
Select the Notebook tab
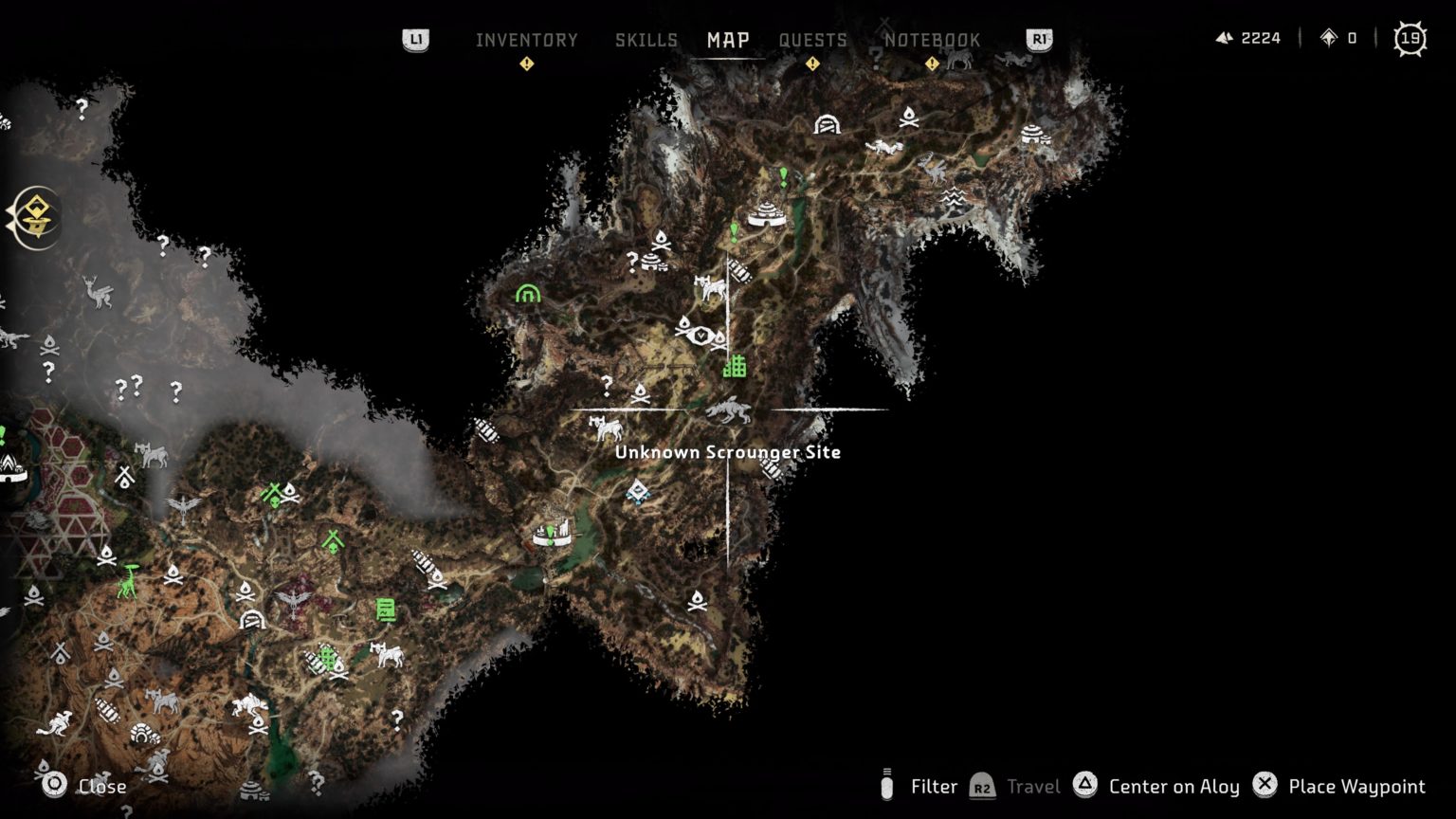click(x=933, y=40)
